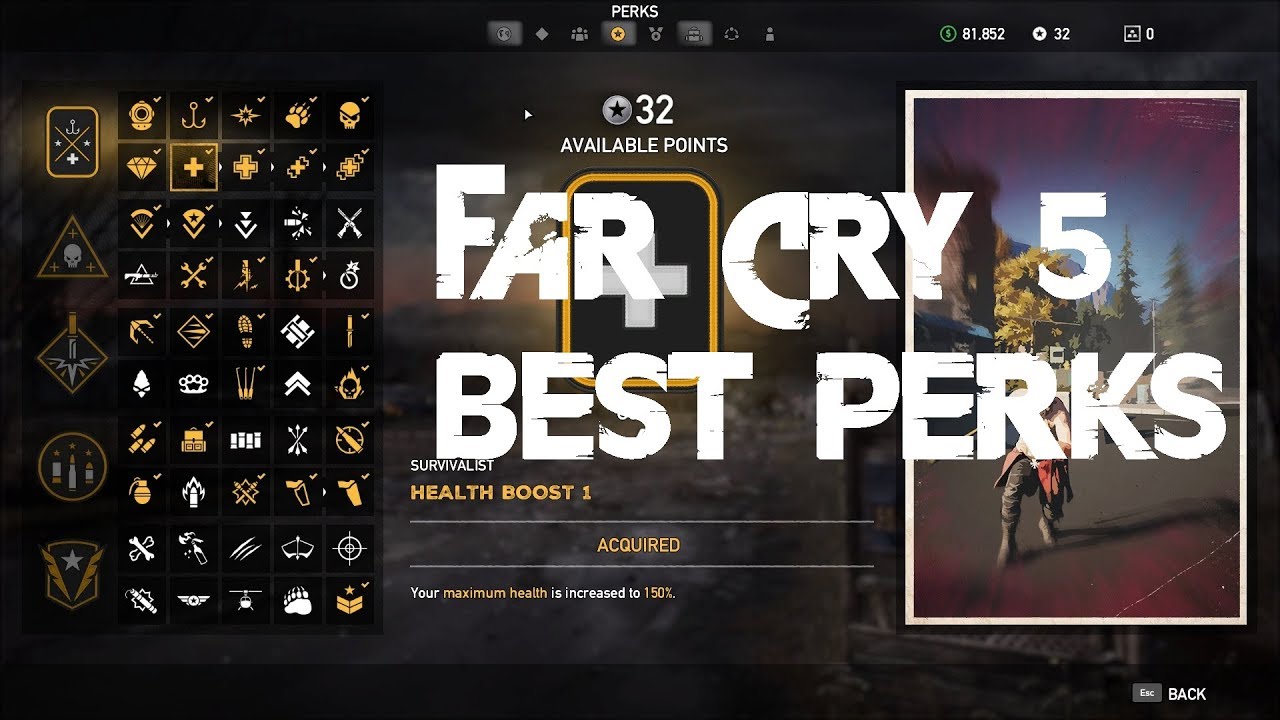
Task: Select the grenade perk in the Prepper row
Action: tap(140, 492)
